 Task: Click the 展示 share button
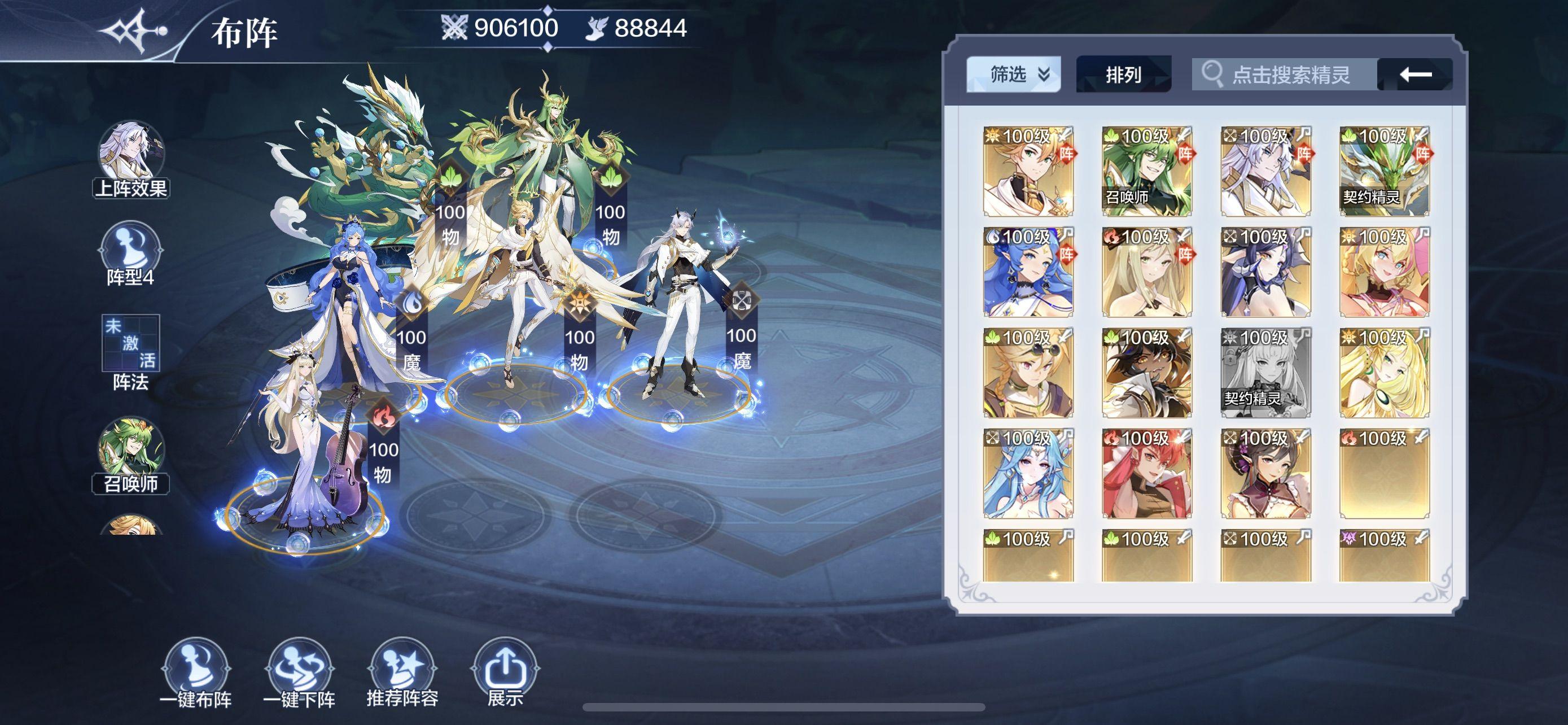click(505, 673)
